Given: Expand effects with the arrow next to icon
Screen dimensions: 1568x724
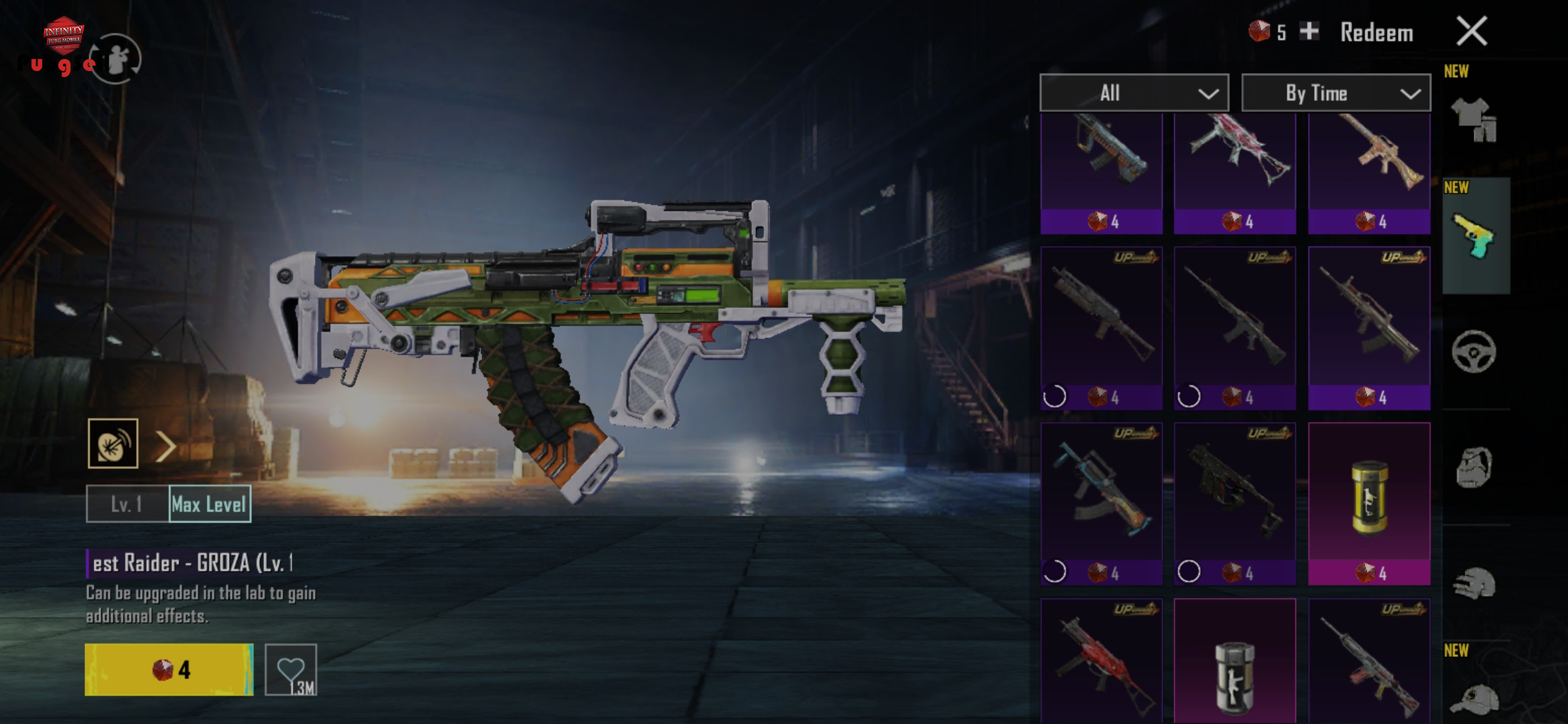Looking at the screenshot, I should [x=166, y=446].
